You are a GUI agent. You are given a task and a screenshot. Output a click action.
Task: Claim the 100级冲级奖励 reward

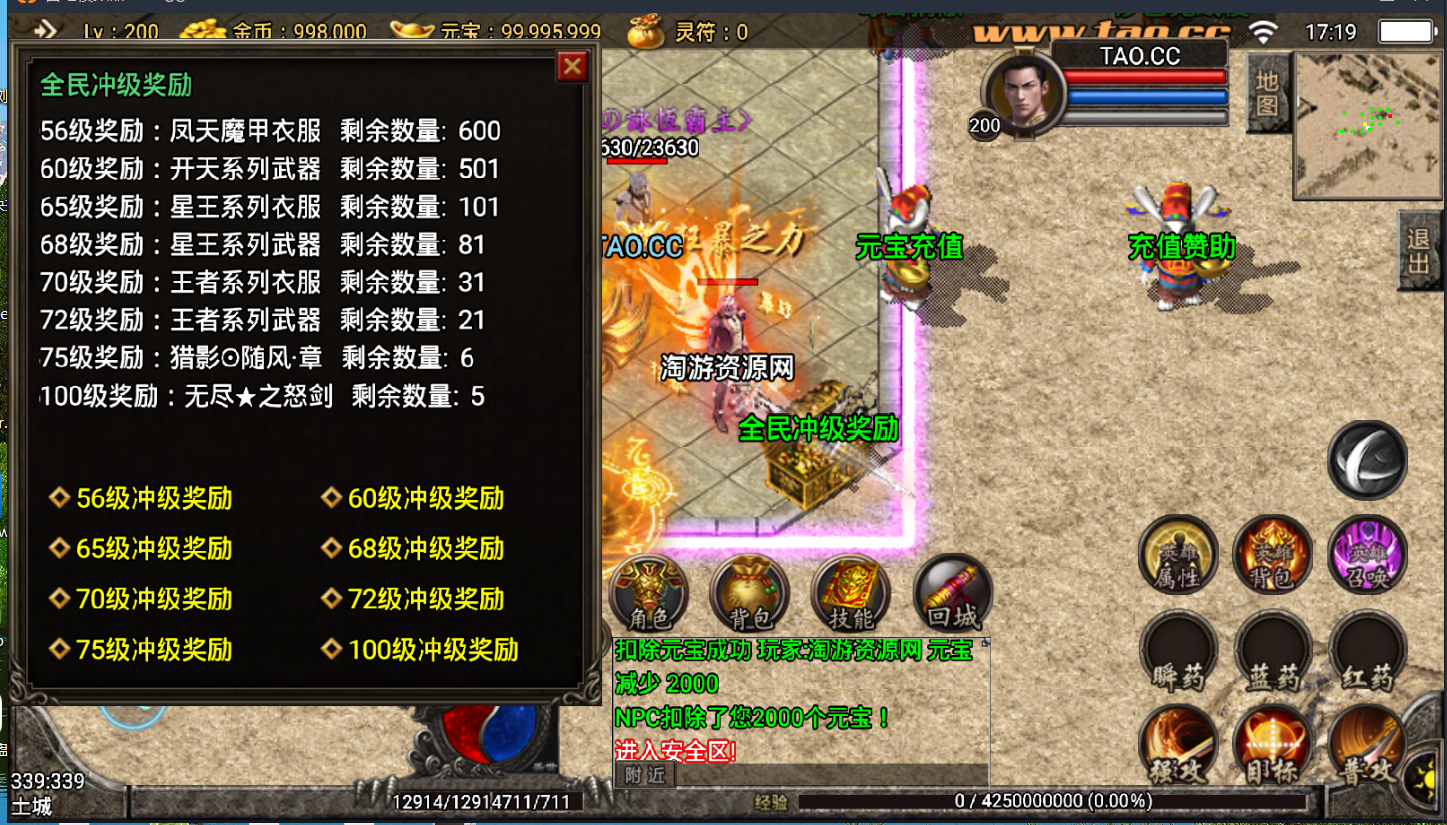click(432, 650)
